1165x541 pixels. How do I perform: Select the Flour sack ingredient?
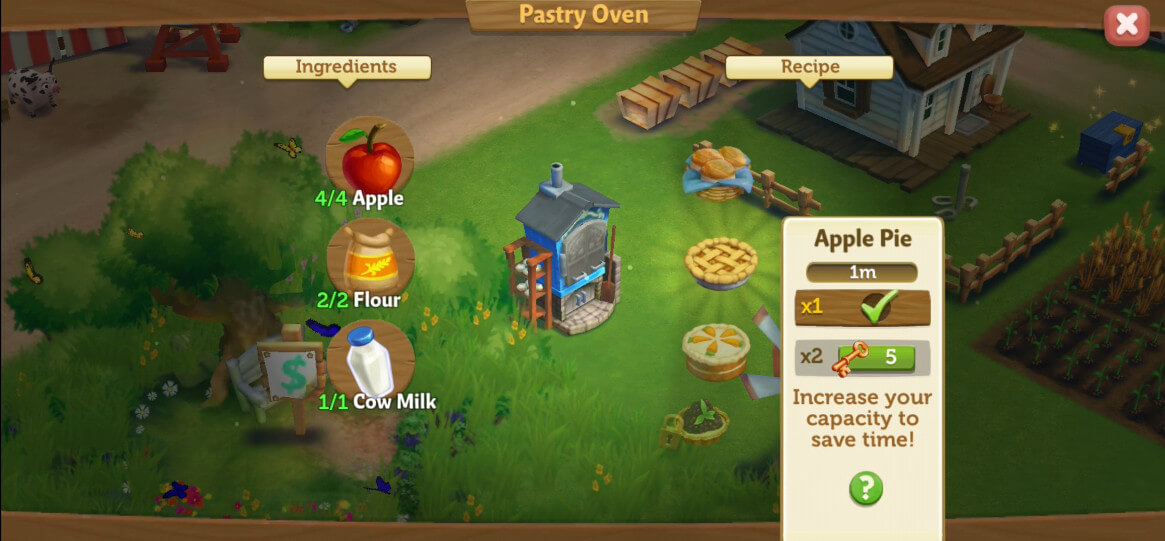coord(370,260)
